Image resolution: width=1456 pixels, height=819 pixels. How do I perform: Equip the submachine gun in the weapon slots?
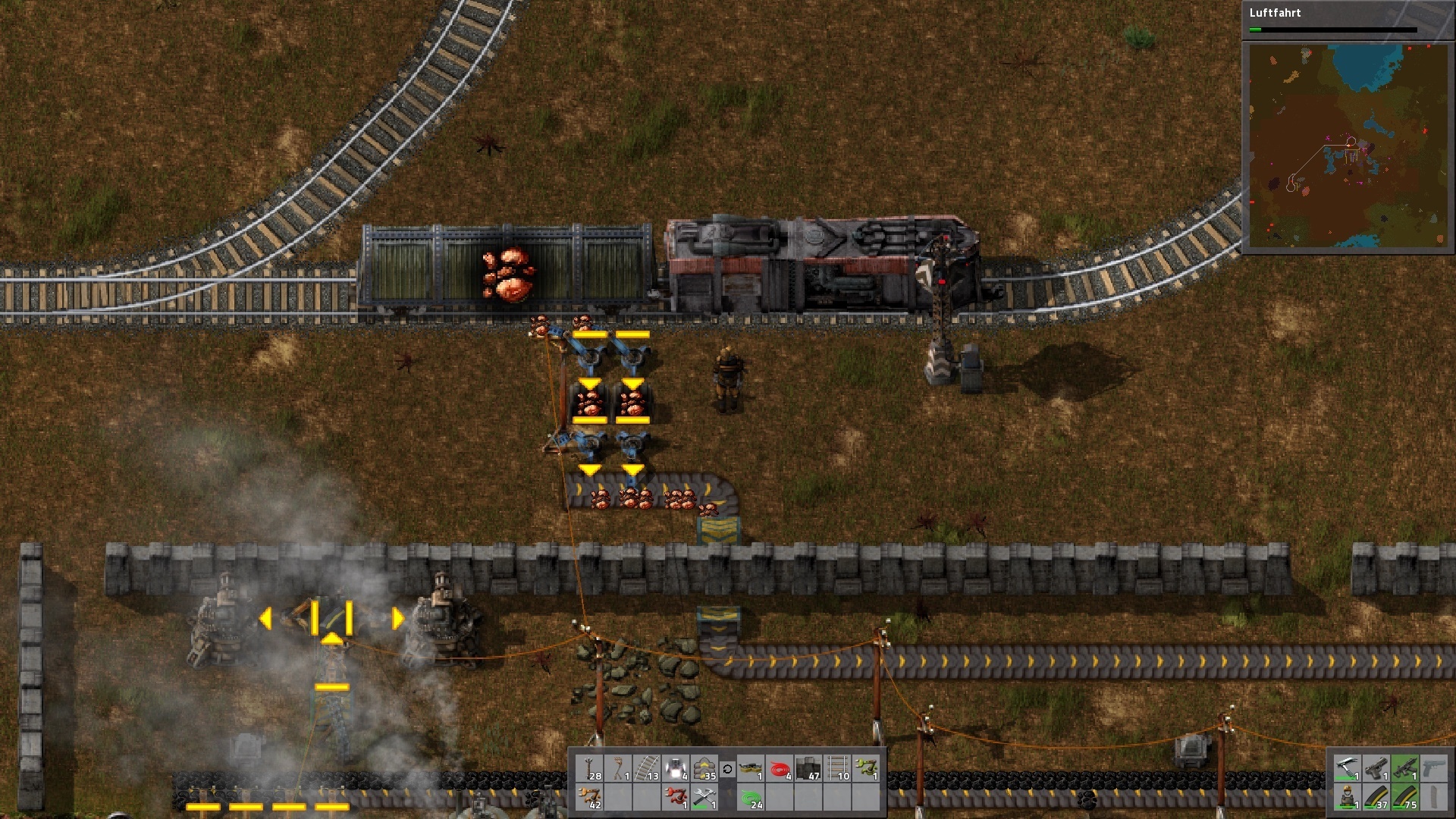point(1405,769)
